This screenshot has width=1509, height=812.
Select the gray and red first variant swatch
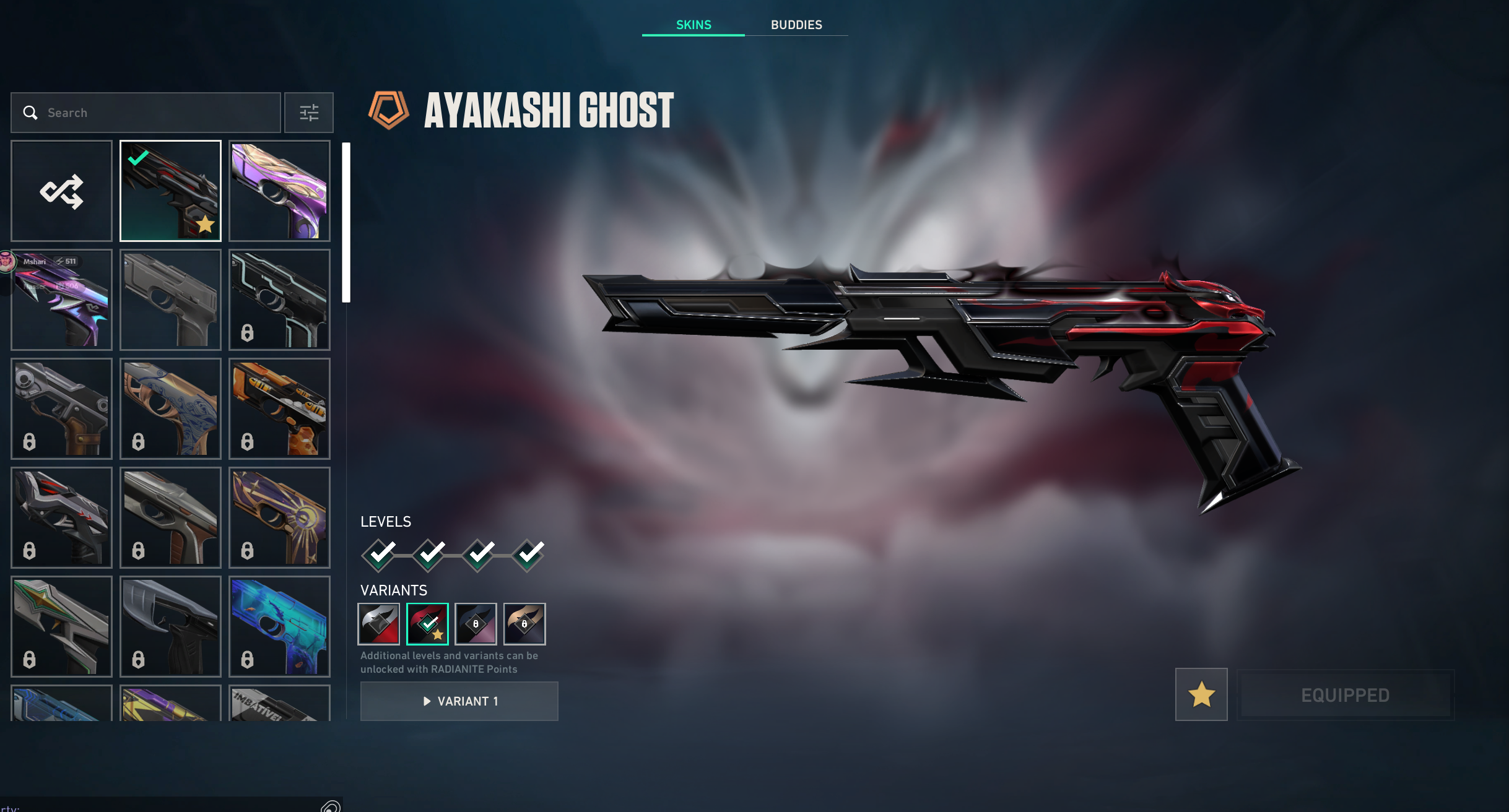378,624
